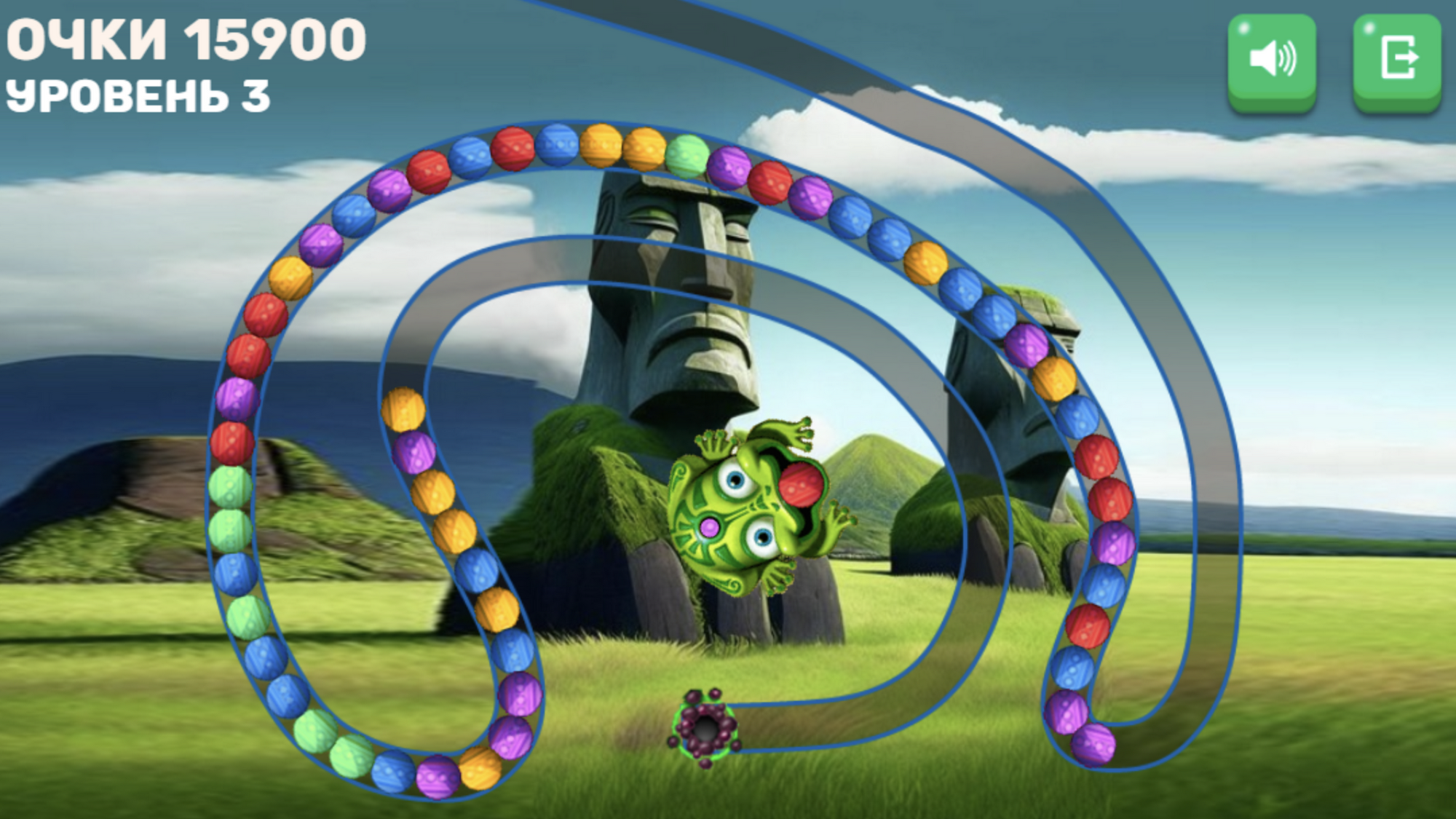Click the score text ОЧКИ 15900

click(x=186, y=40)
